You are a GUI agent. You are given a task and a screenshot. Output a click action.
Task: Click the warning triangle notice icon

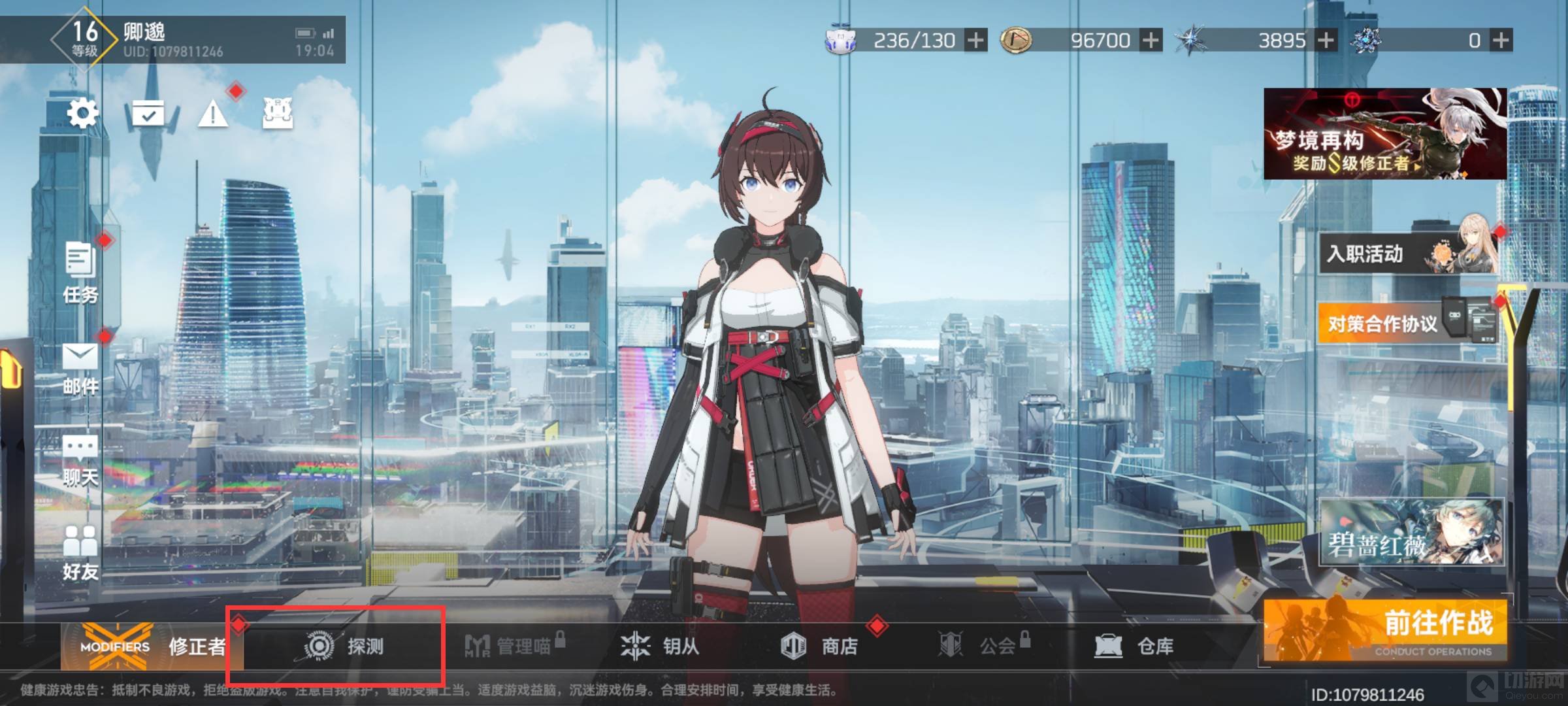pos(212,115)
